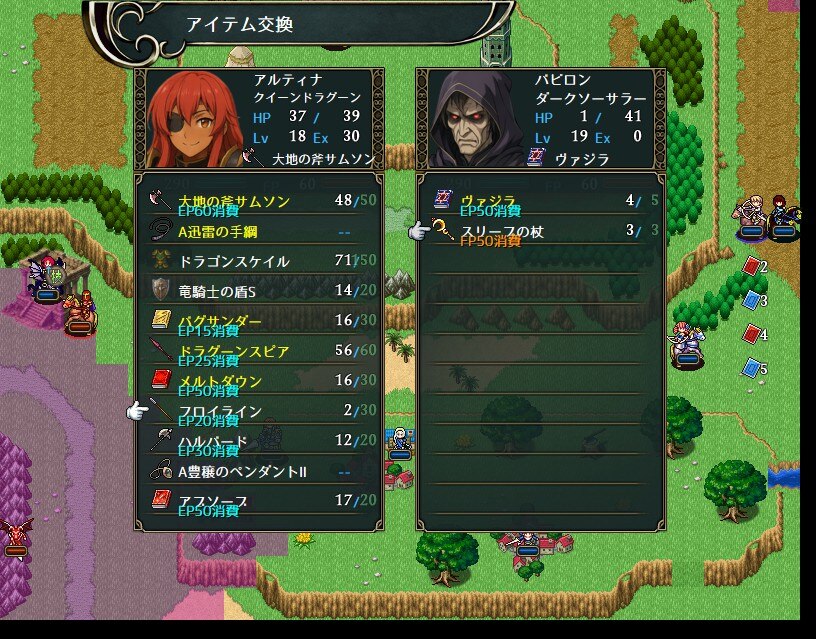Select ヴァジラ in Babylon's item list
The image size is (816, 639).
tap(540, 201)
